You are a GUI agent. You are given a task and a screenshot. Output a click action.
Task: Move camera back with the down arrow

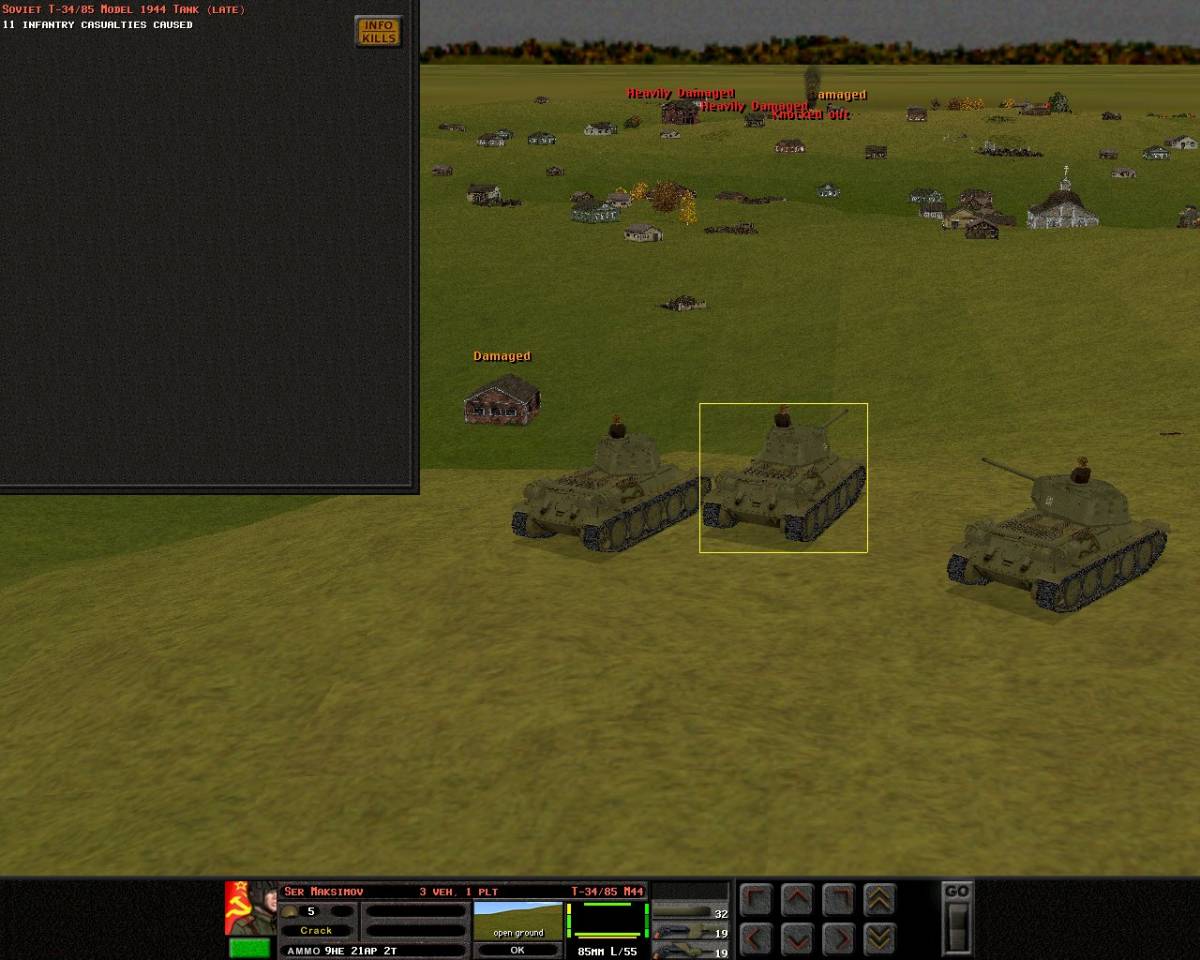point(797,939)
